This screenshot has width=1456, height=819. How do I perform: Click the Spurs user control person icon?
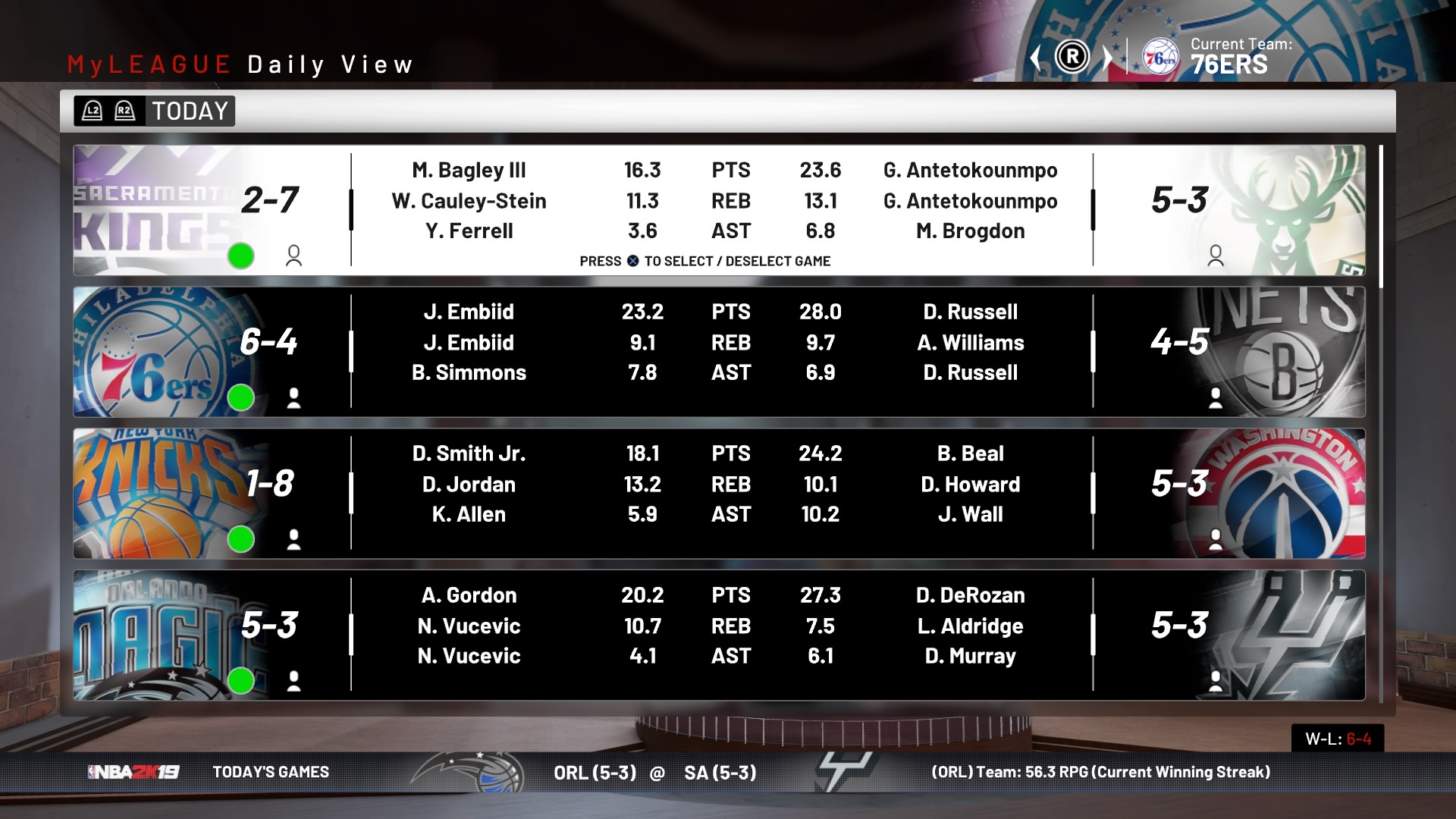(1216, 681)
